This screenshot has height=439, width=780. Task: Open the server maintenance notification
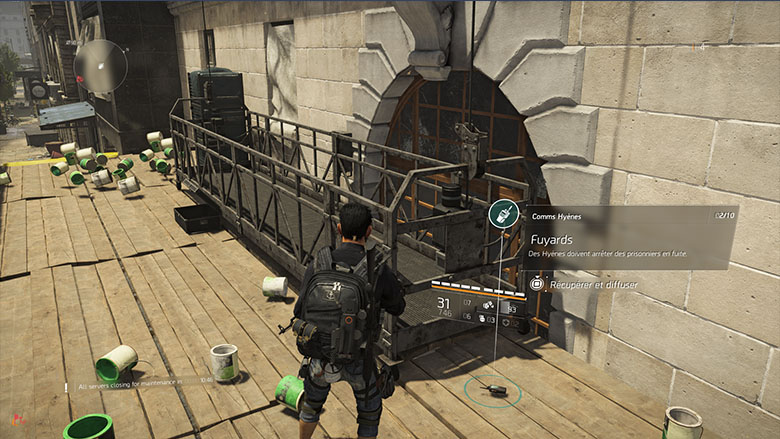click(140, 383)
